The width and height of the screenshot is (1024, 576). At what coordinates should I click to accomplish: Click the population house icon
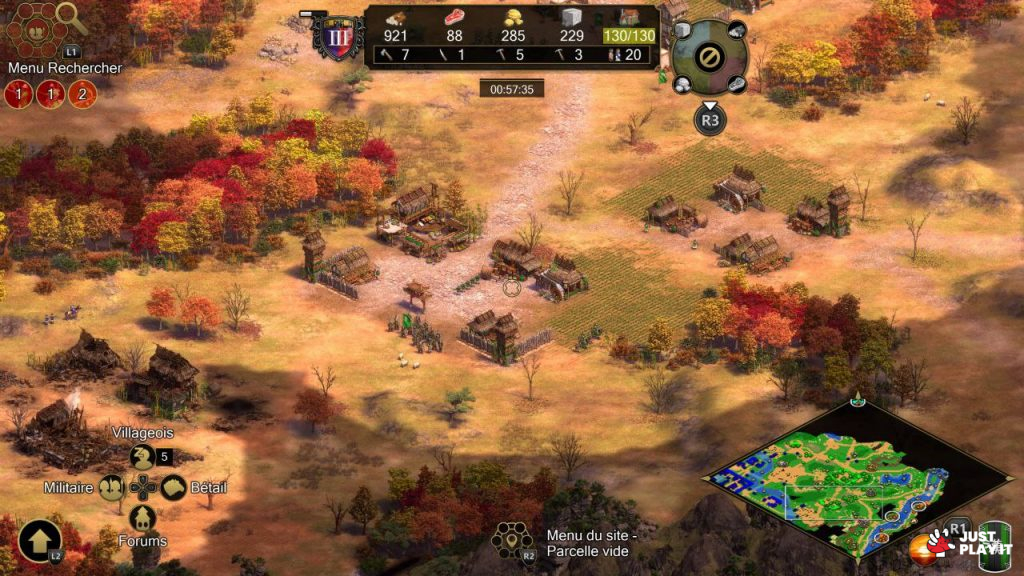[629, 18]
